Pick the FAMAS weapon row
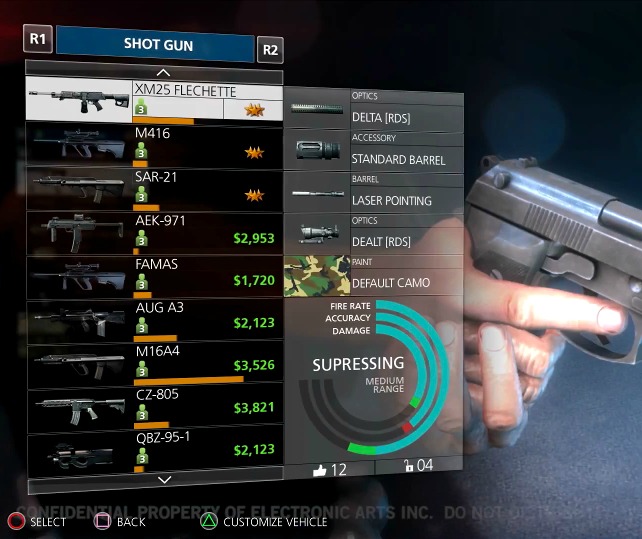The image size is (642, 539). tap(154, 276)
